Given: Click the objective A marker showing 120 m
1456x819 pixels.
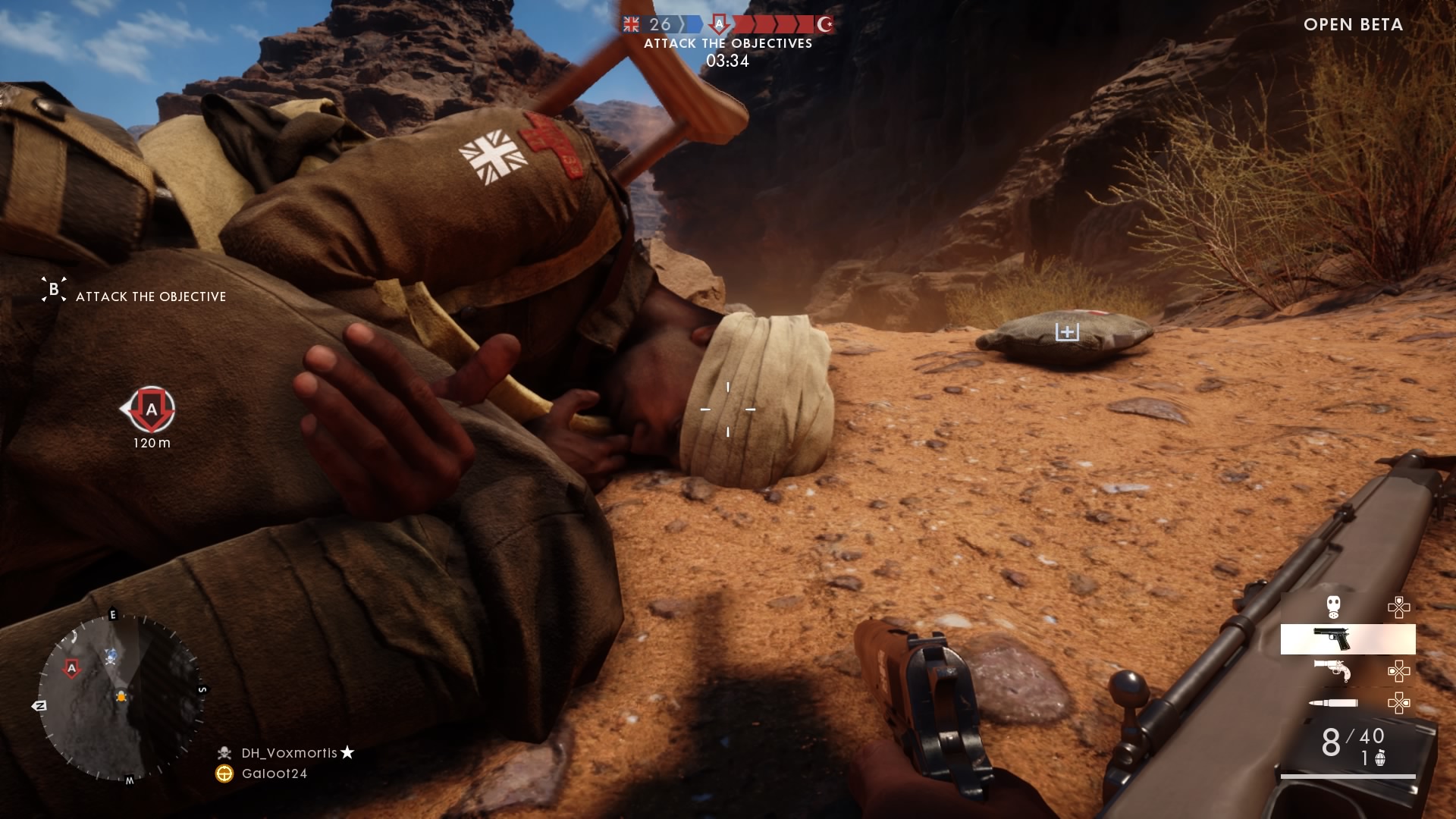Looking at the screenshot, I should coord(151,410).
